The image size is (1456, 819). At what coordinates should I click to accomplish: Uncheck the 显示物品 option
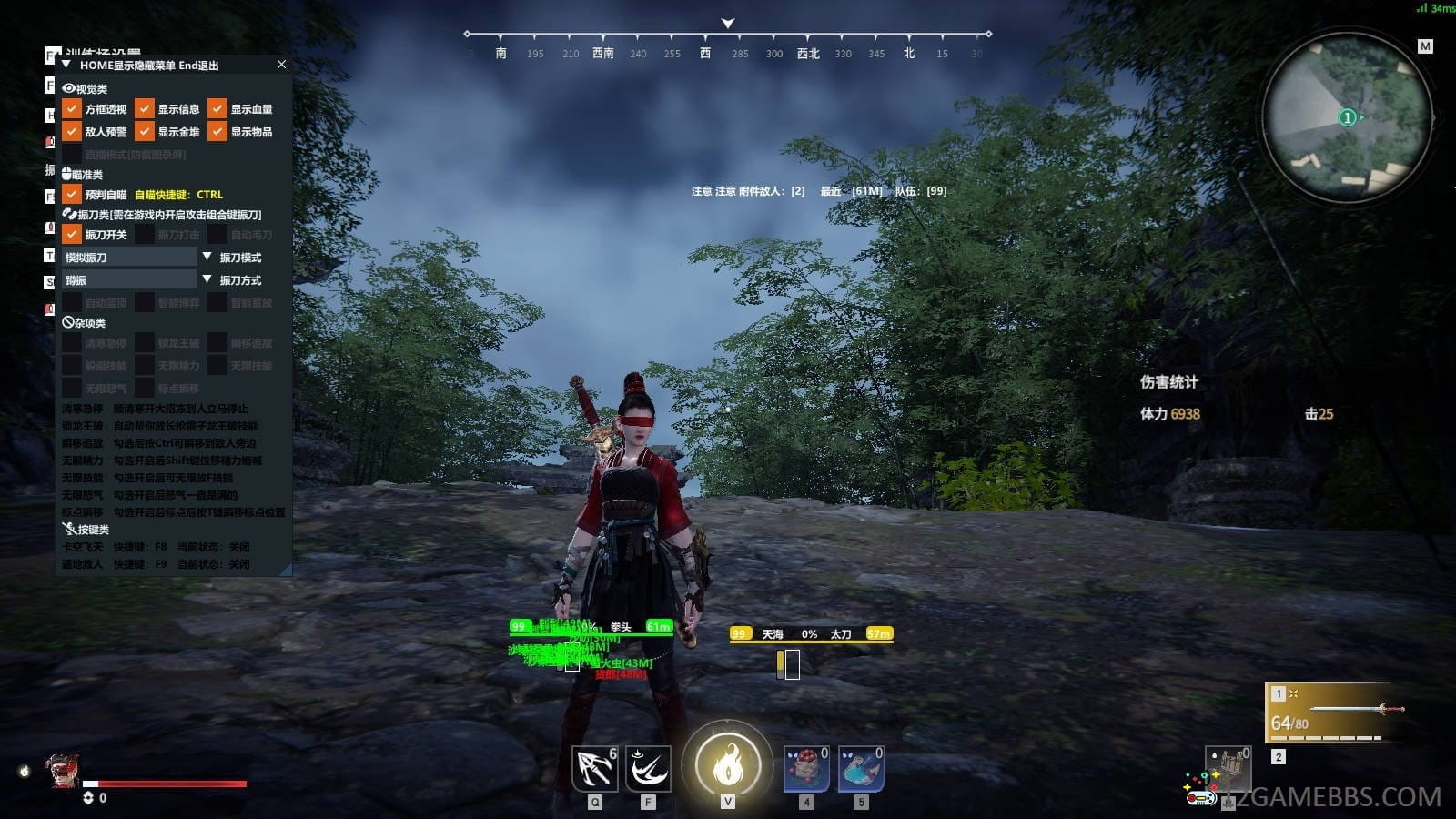click(217, 132)
